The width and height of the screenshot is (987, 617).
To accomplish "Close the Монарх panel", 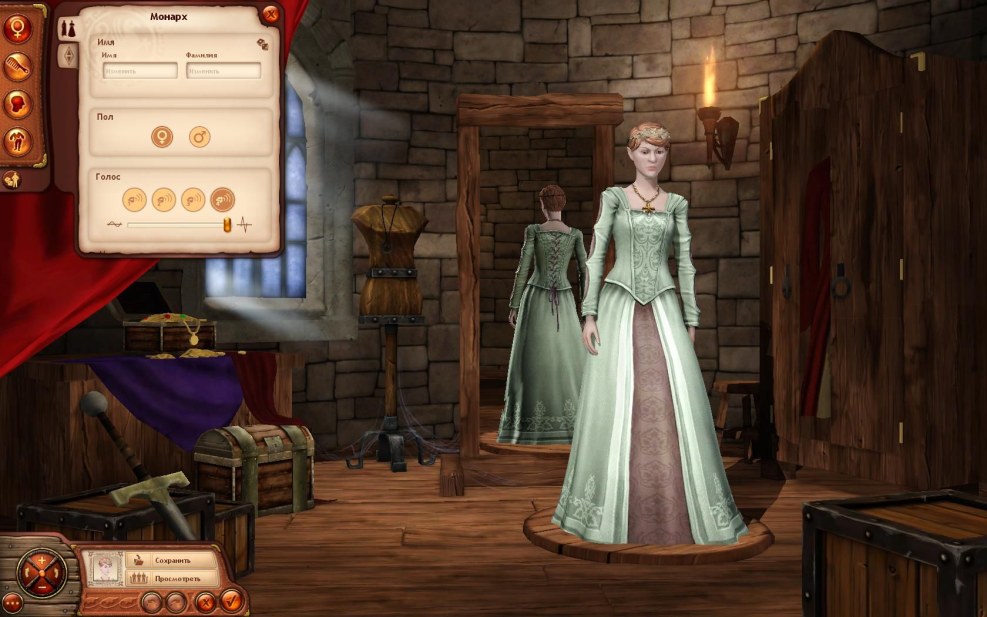I will [270, 14].
